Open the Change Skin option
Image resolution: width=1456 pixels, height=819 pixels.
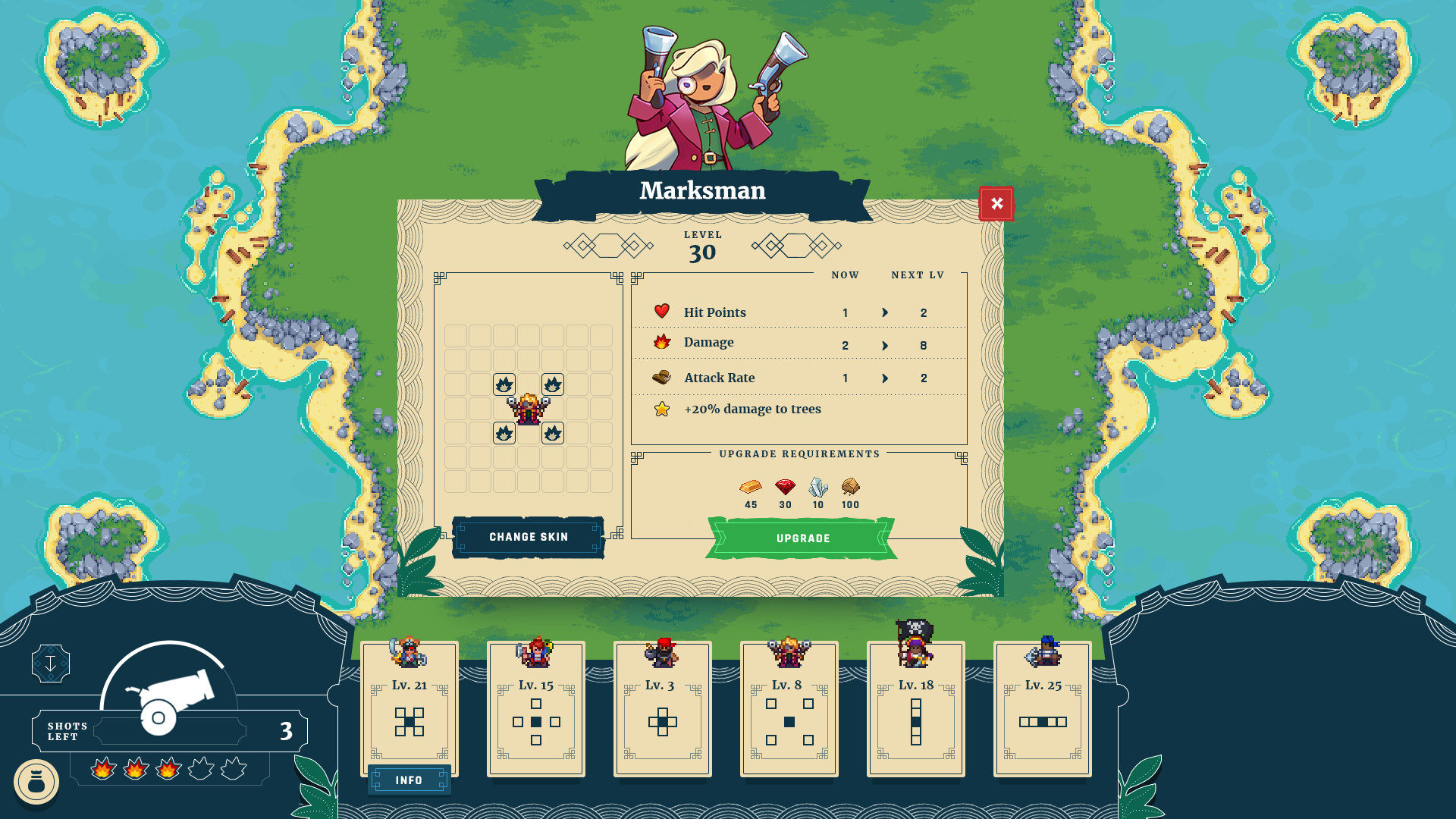[529, 537]
